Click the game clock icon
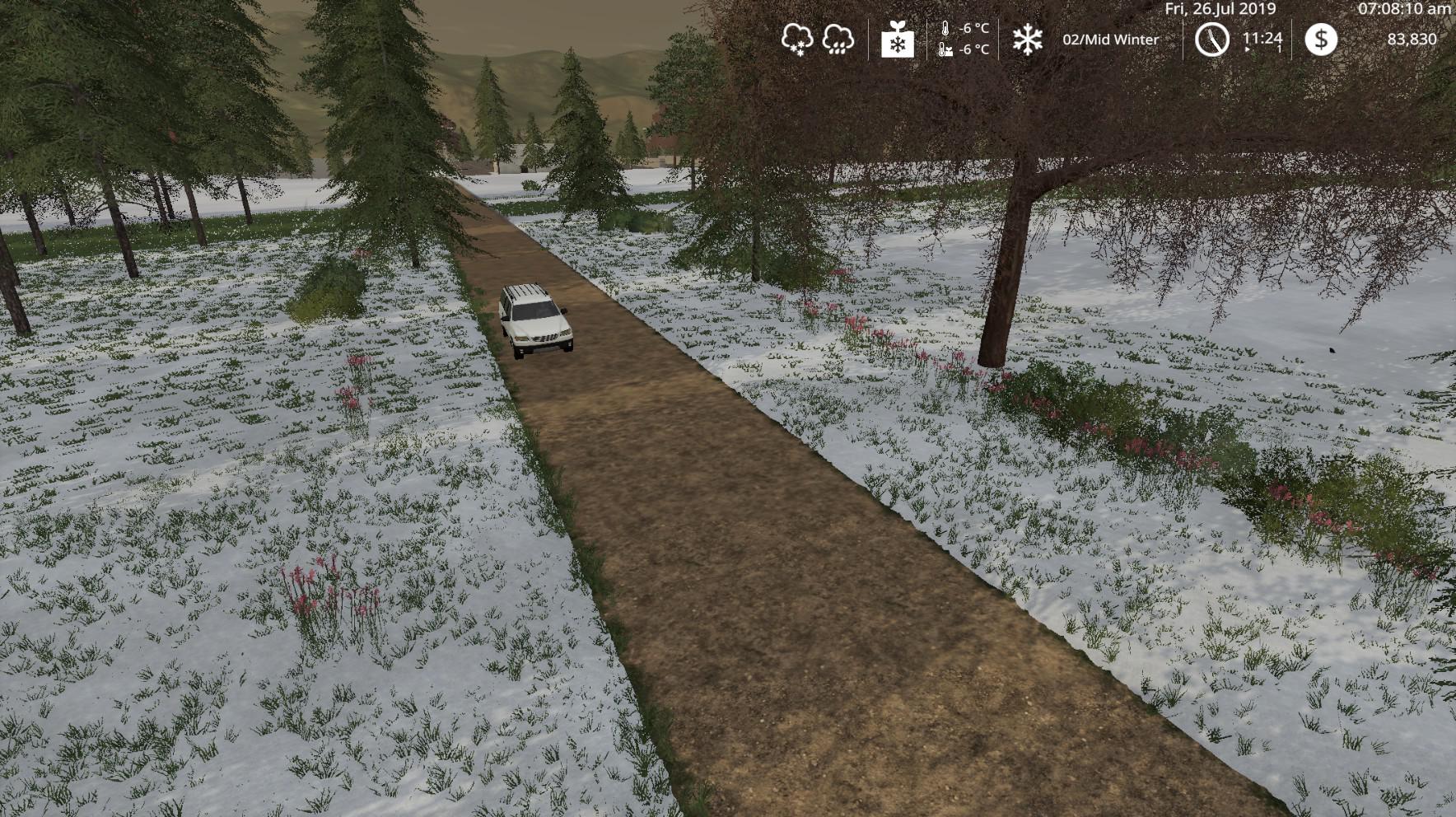 pyautogui.click(x=1211, y=40)
